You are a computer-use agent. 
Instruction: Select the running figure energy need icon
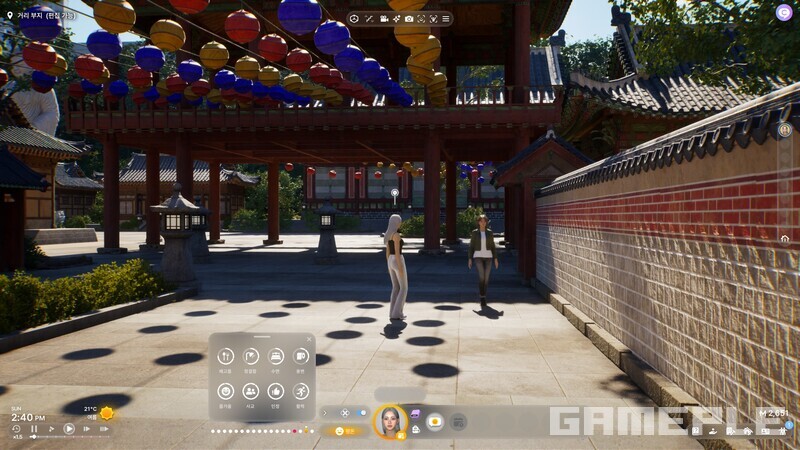[301, 391]
